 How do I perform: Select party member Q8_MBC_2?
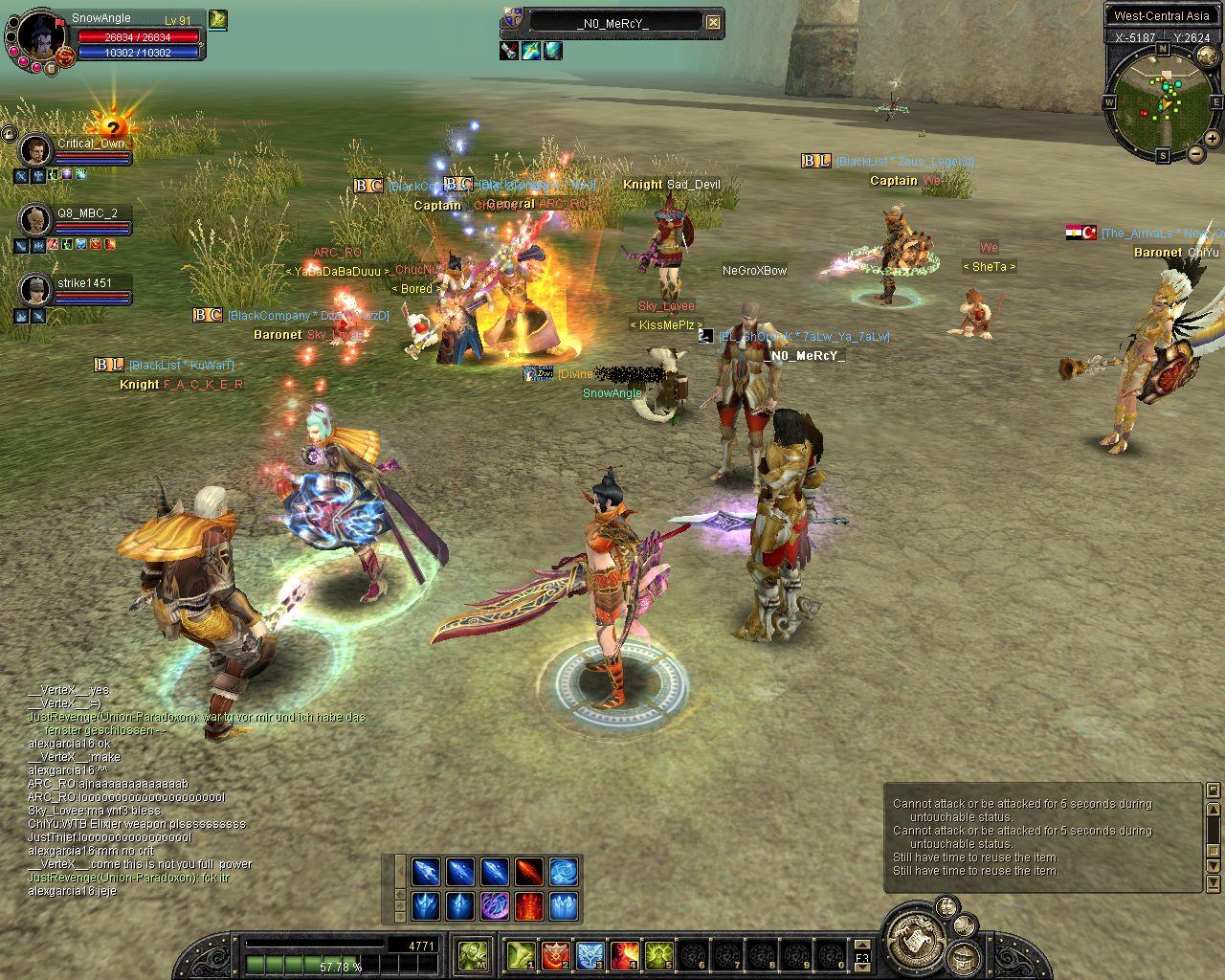tap(35, 219)
